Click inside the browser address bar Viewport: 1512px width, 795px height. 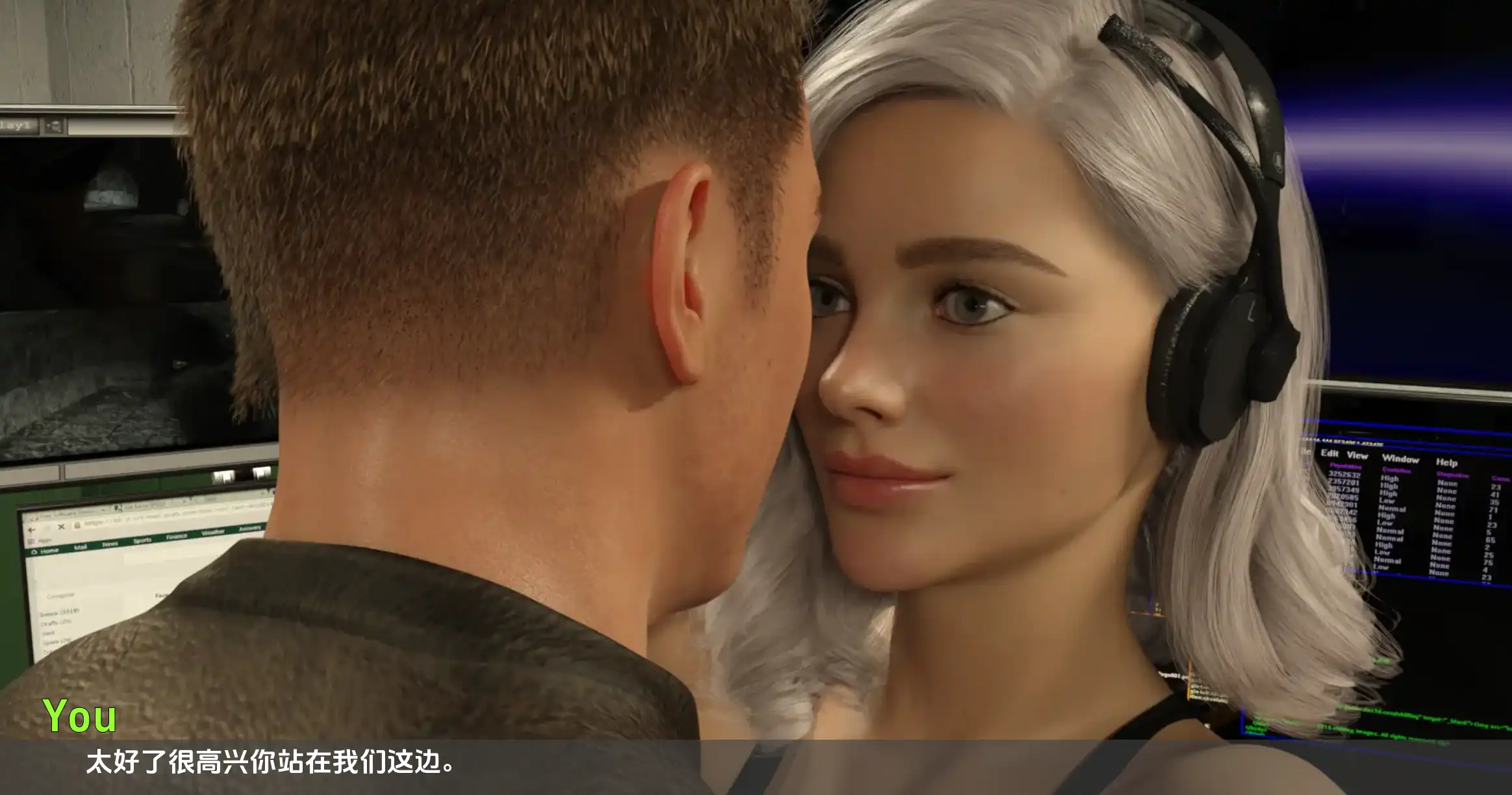click(130, 522)
